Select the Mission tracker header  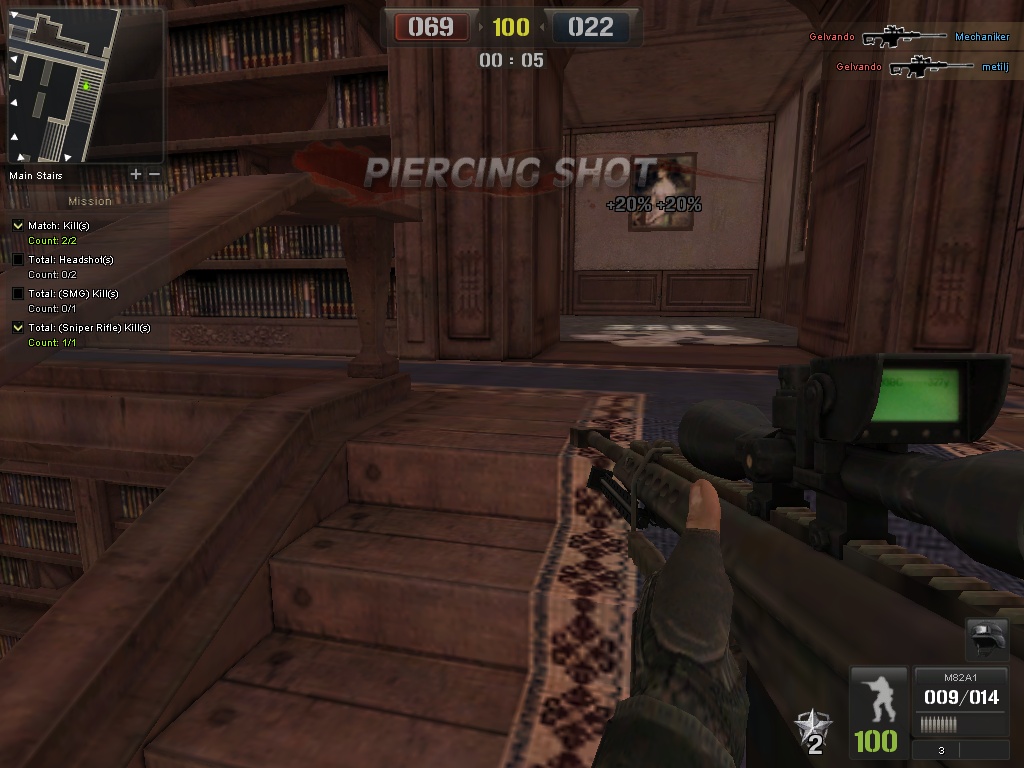(90, 201)
